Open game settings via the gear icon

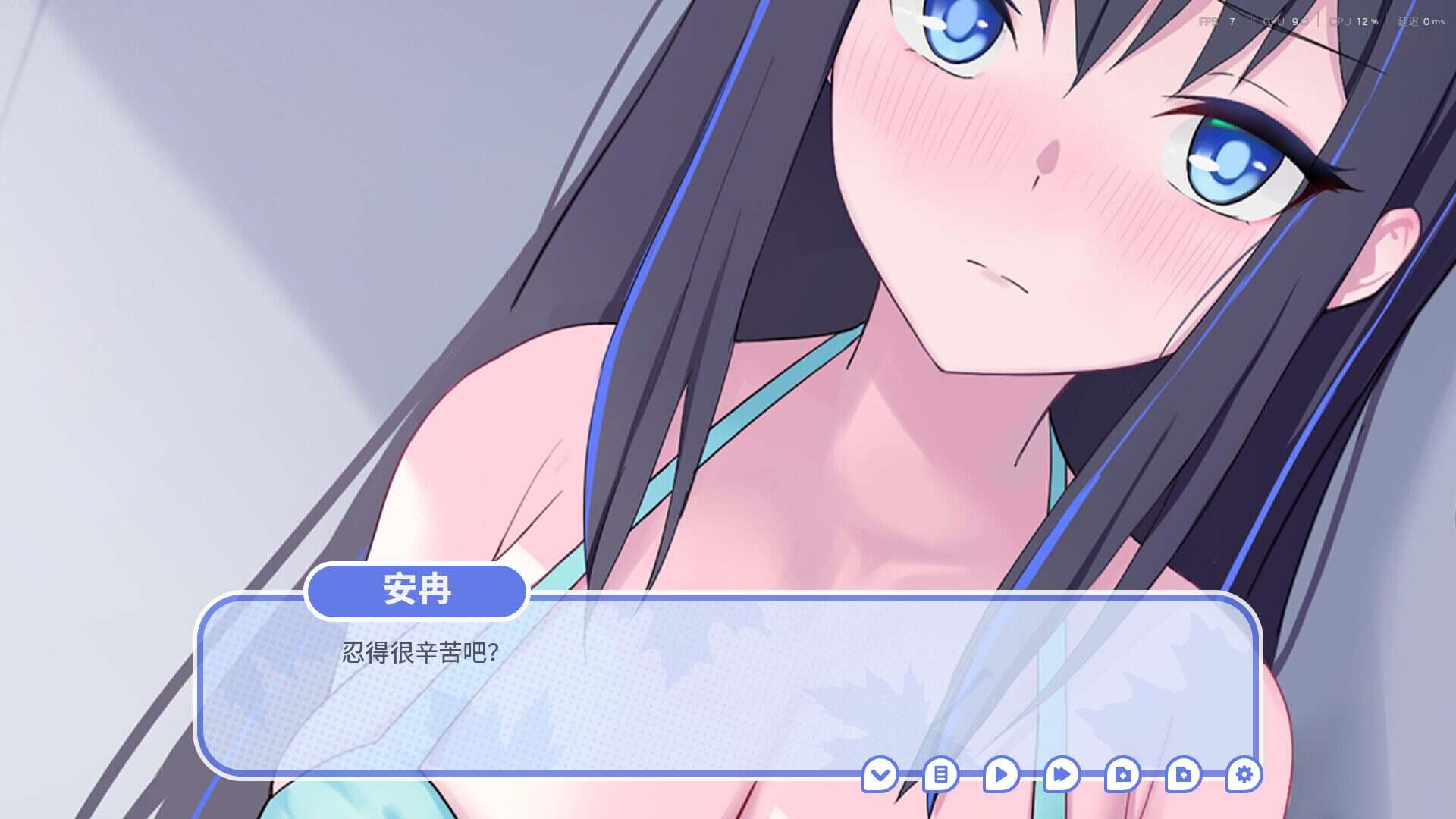click(x=1244, y=776)
